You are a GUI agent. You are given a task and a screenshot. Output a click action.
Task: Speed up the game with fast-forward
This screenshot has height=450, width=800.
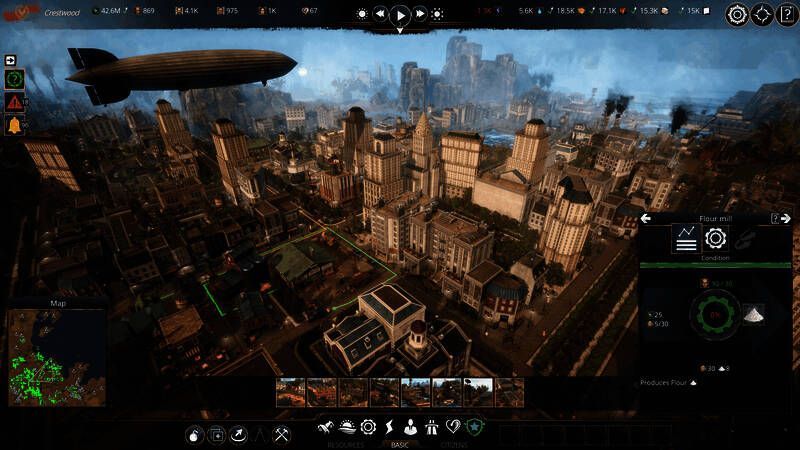420,15
